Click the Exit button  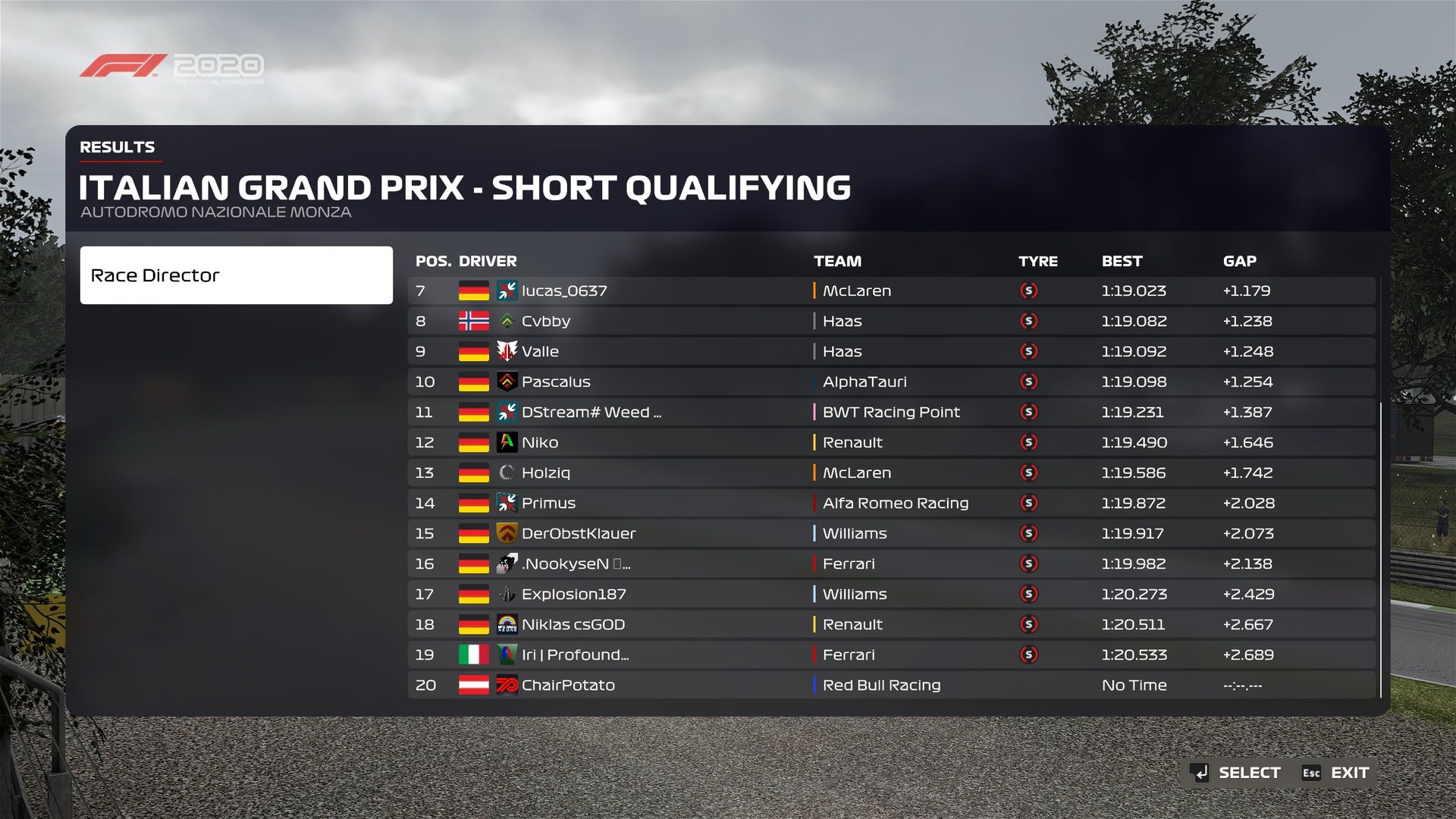(1336, 773)
